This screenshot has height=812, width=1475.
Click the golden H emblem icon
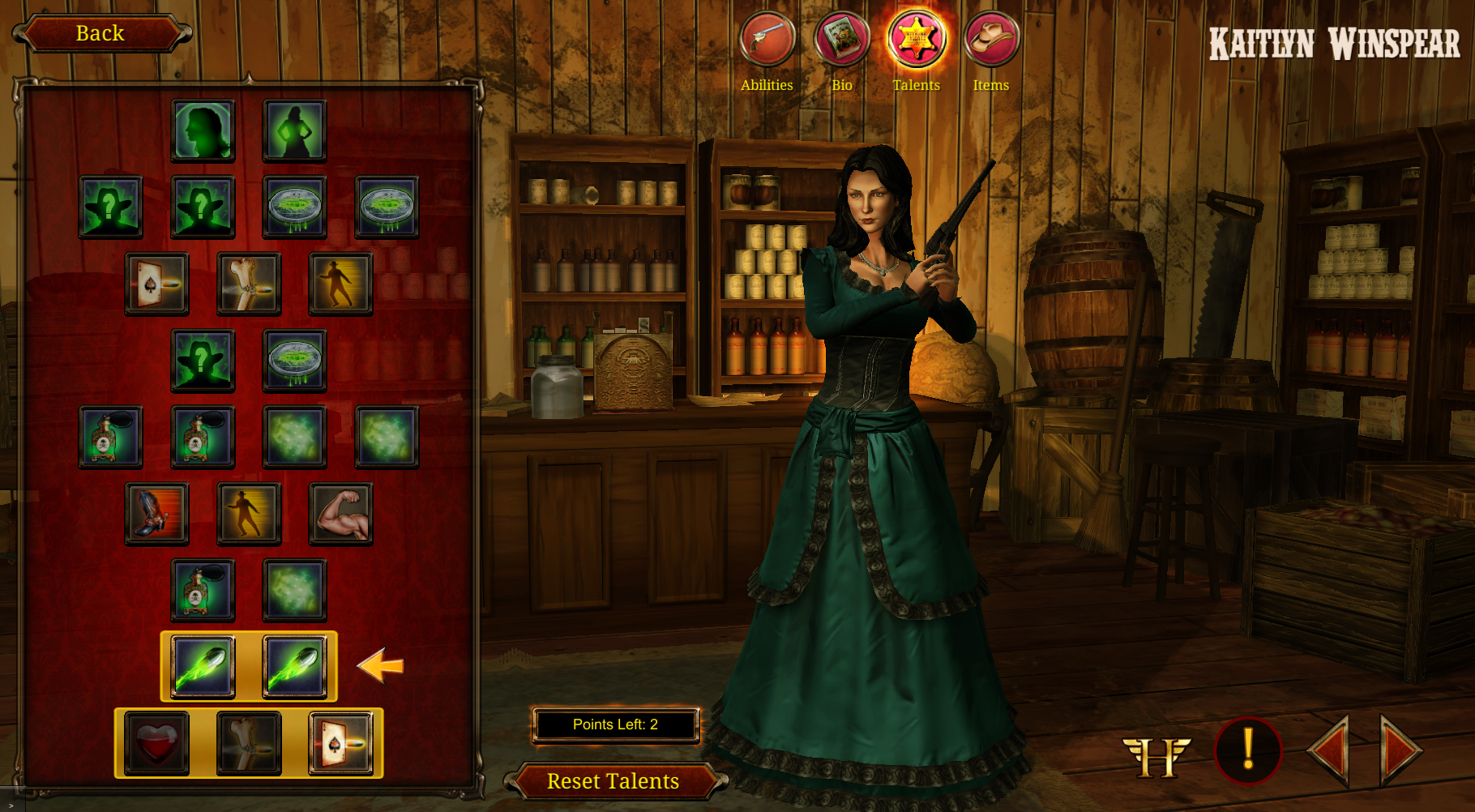pyautogui.click(x=1156, y=755)
